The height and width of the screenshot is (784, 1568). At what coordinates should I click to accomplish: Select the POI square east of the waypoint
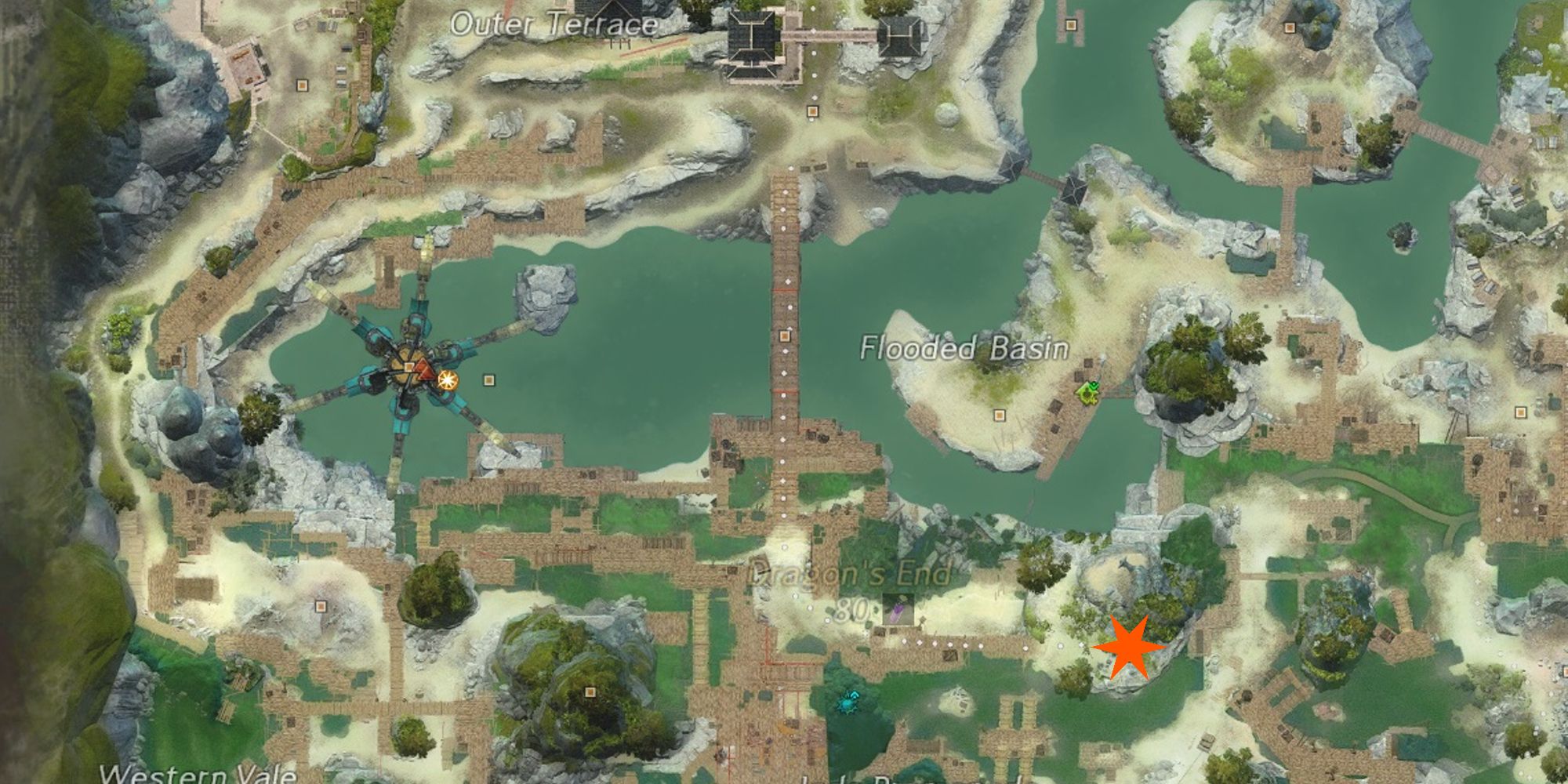click(489, 380)
